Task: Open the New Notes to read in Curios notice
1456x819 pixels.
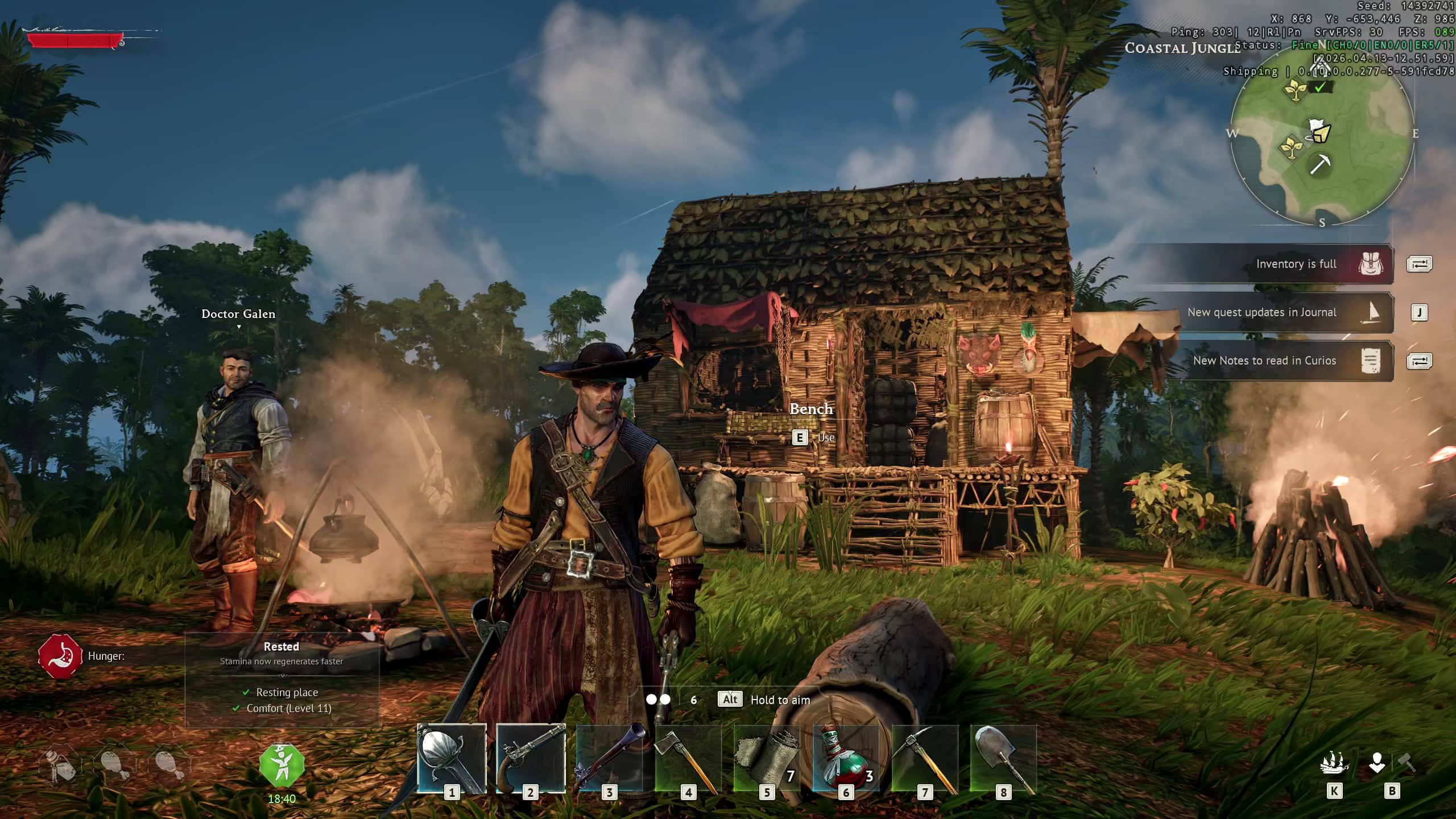Action: pos(1264,361)
